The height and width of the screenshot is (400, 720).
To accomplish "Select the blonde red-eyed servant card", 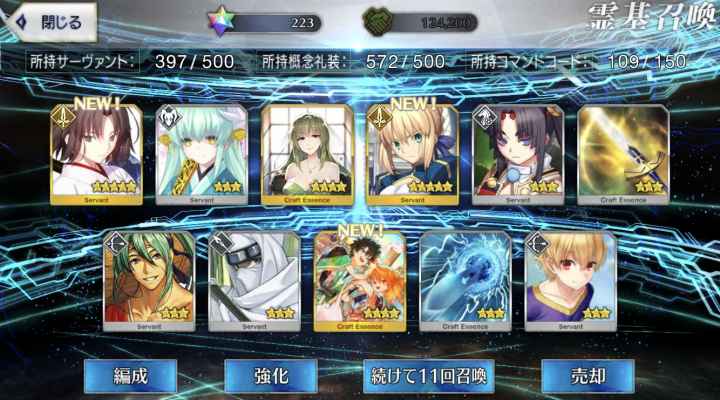I will point(570,280).
